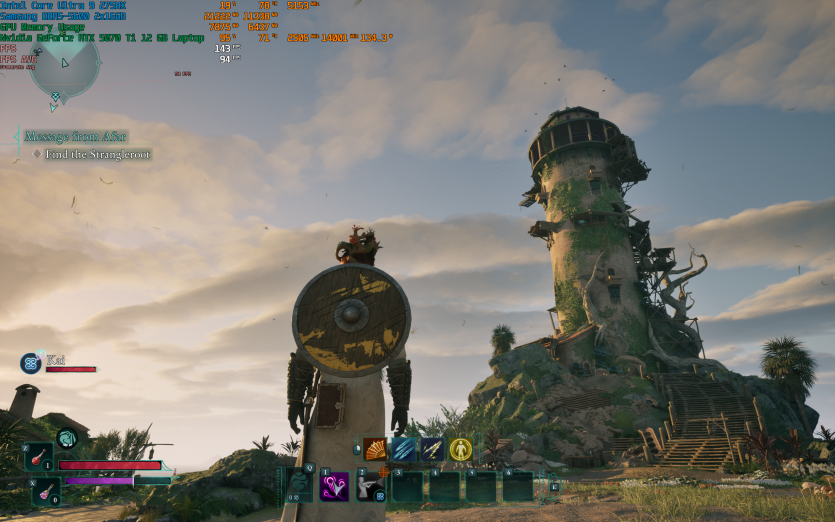
Task: Open the circular minimap
Action: coord(64,65)
